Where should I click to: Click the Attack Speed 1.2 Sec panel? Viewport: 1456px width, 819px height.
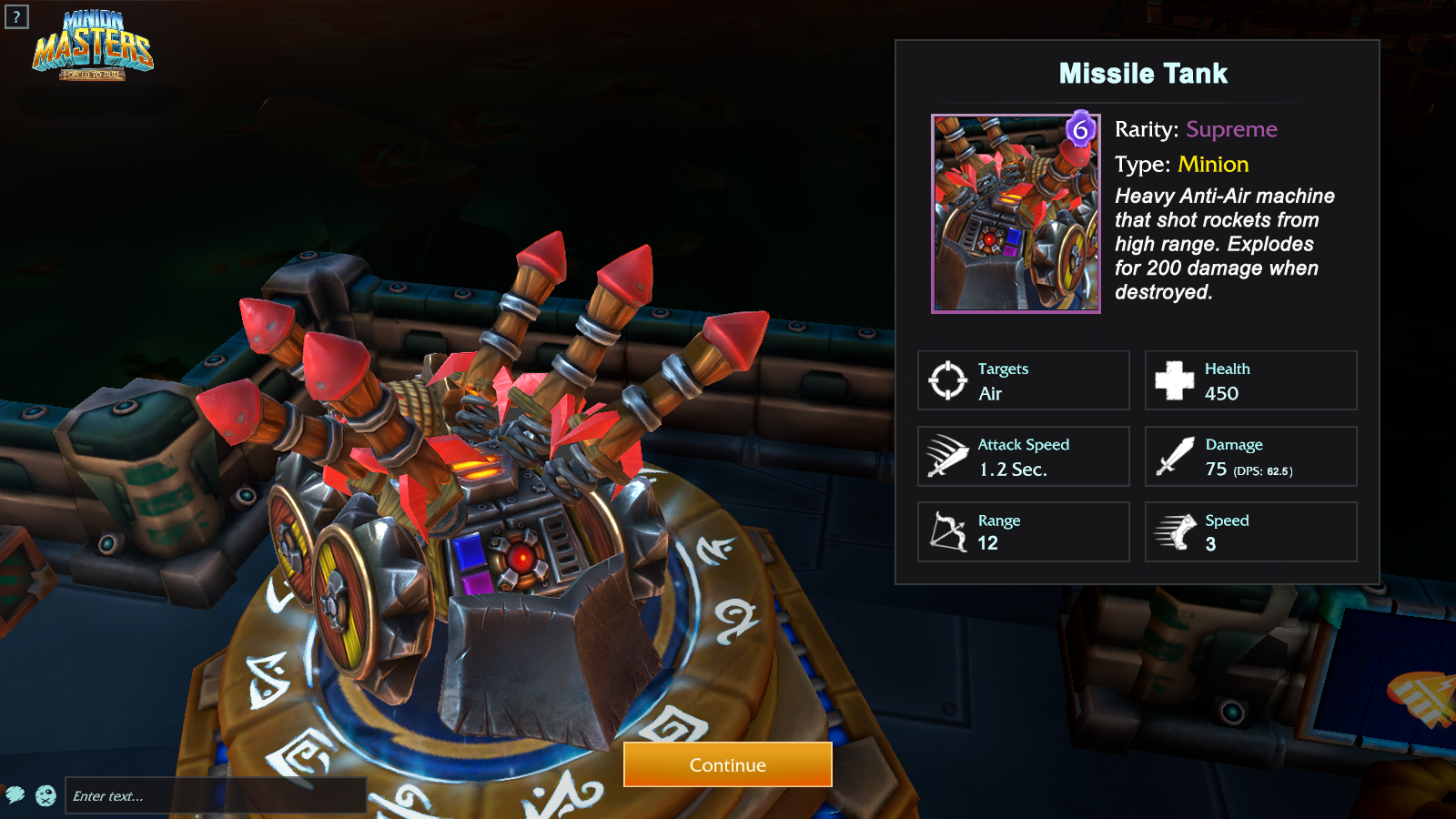(x=1023, y=456)
